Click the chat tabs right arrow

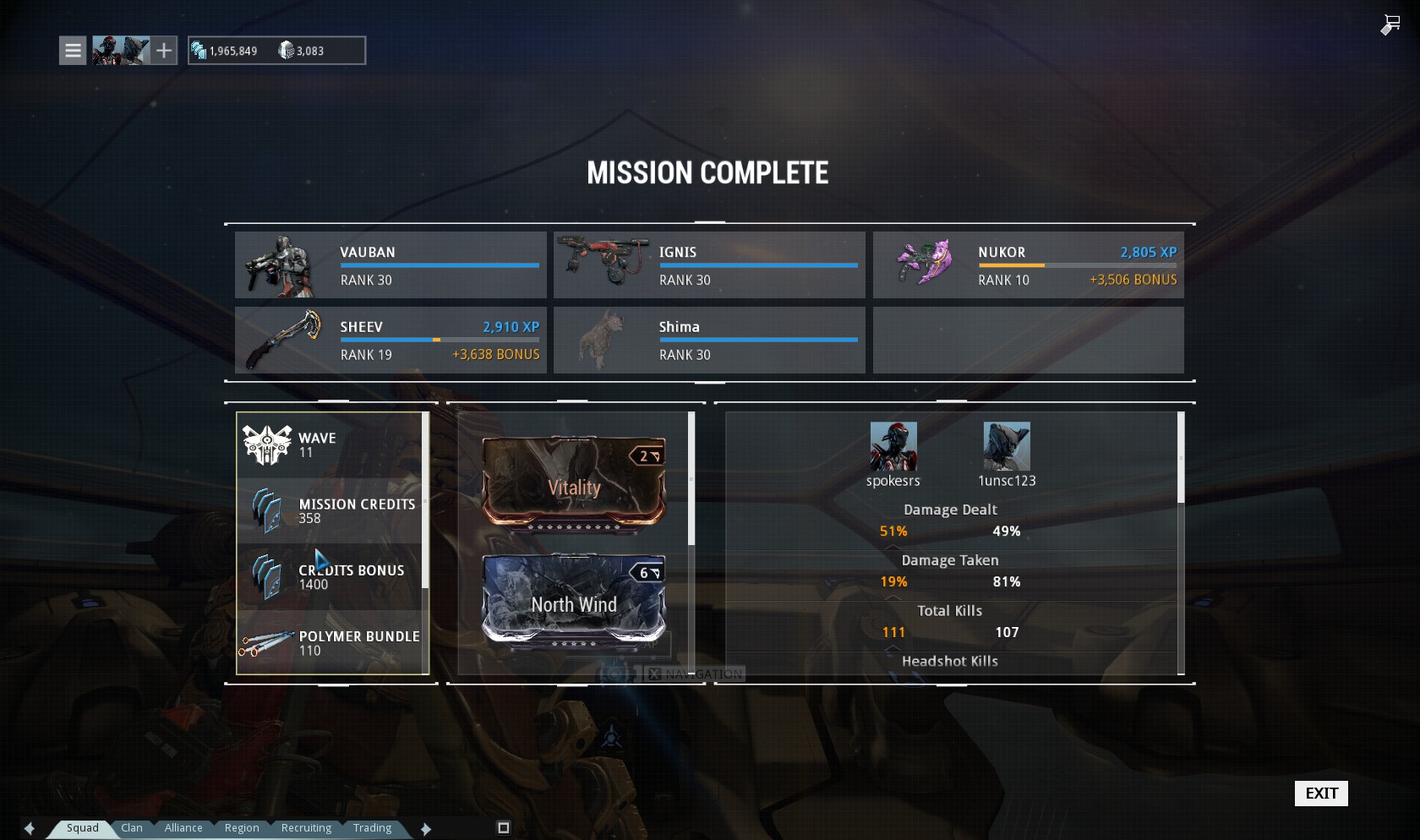point(426,829)
